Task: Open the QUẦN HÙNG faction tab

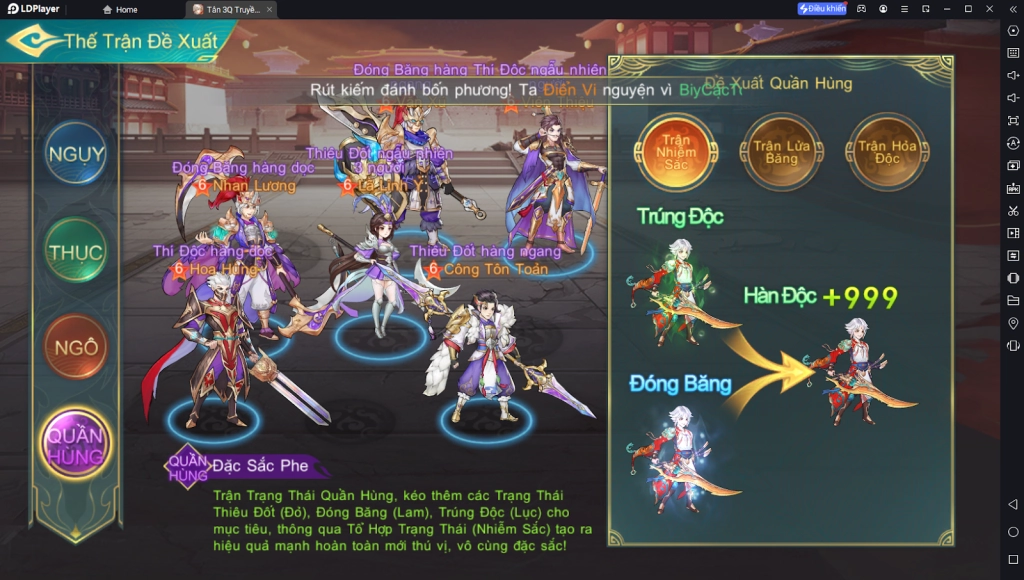Action: coord(77,444)
